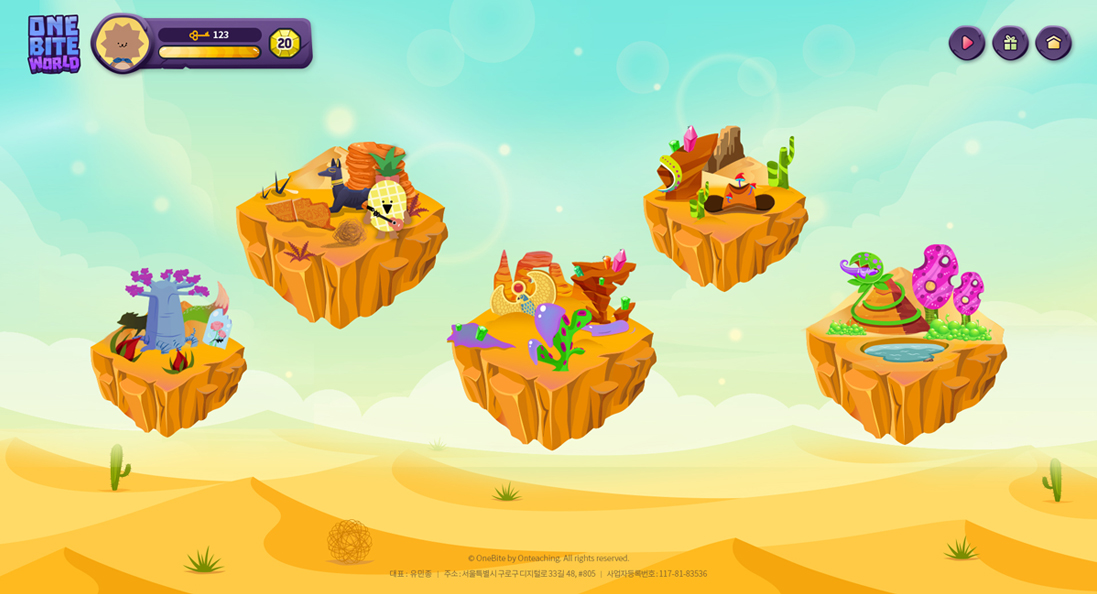Open the lion avatar profile

[x=122, y=43]
